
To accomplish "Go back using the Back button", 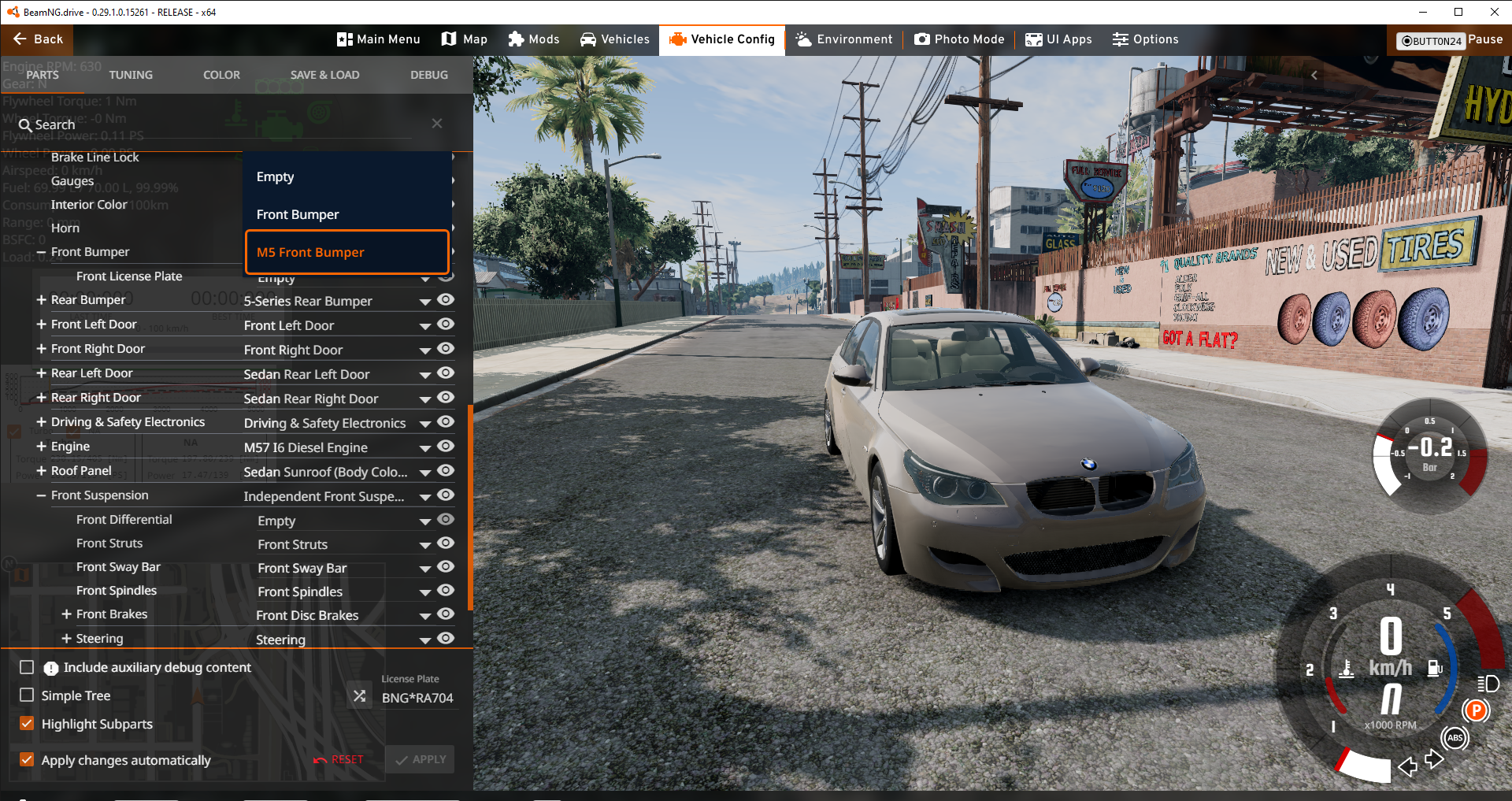I will (x=38, y=39).
